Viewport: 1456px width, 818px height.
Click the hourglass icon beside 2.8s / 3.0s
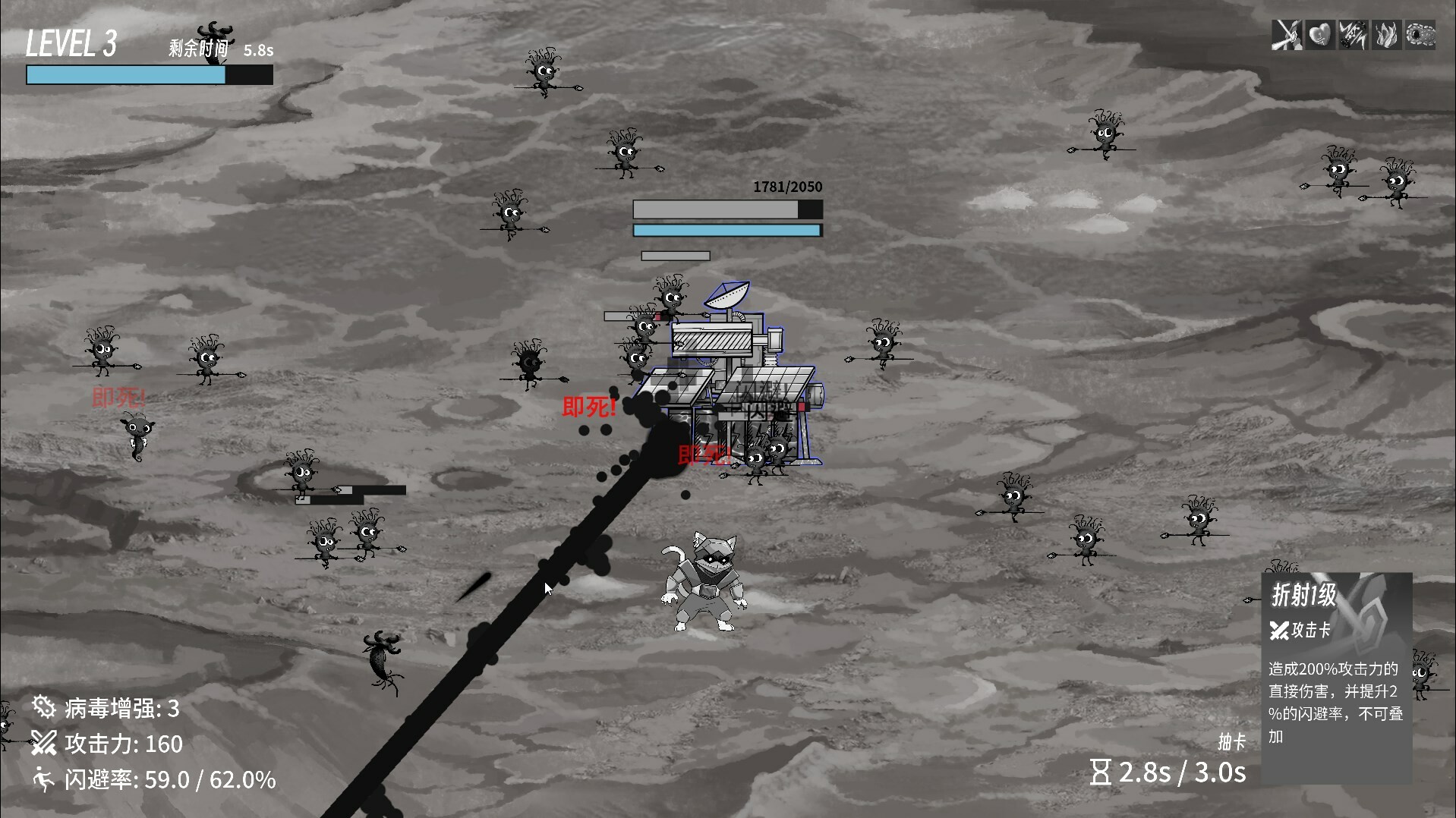1102,772
